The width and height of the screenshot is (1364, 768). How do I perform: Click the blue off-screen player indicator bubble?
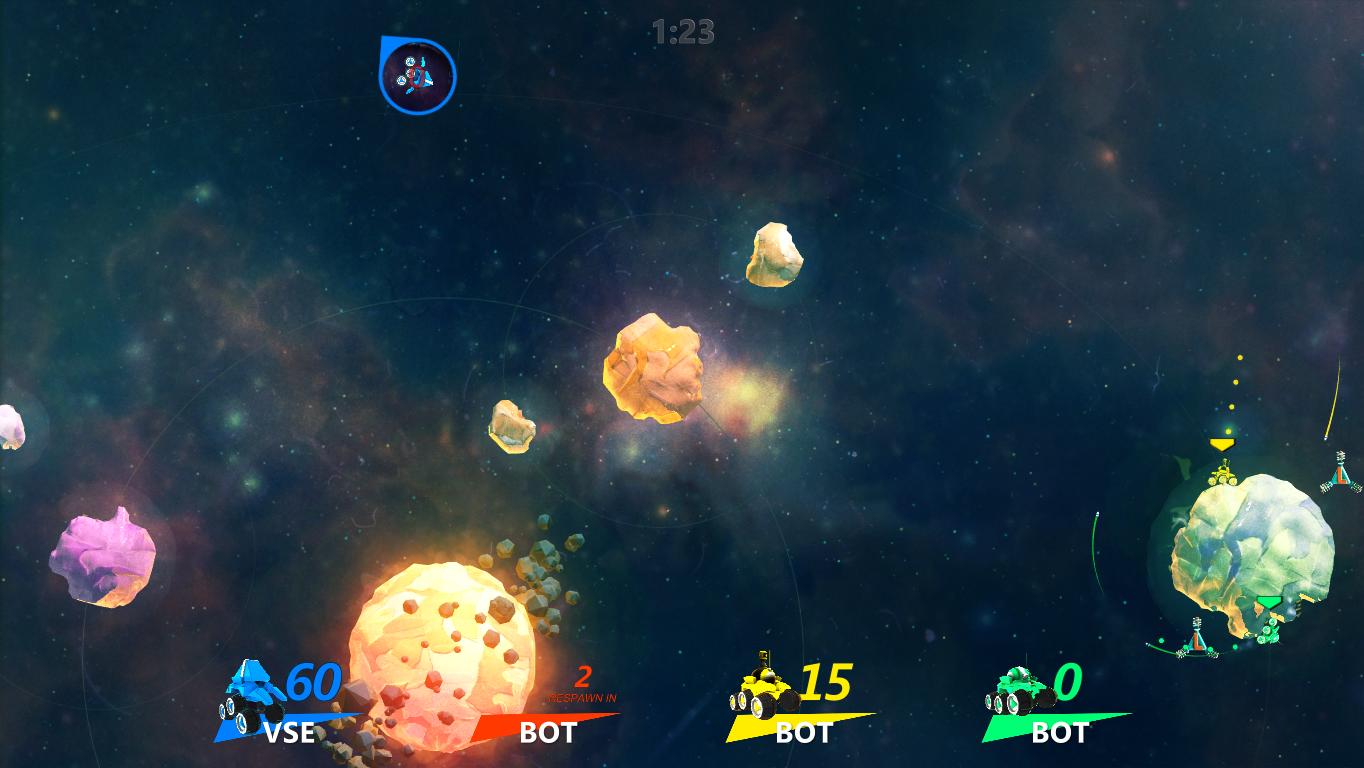point(417,75)
